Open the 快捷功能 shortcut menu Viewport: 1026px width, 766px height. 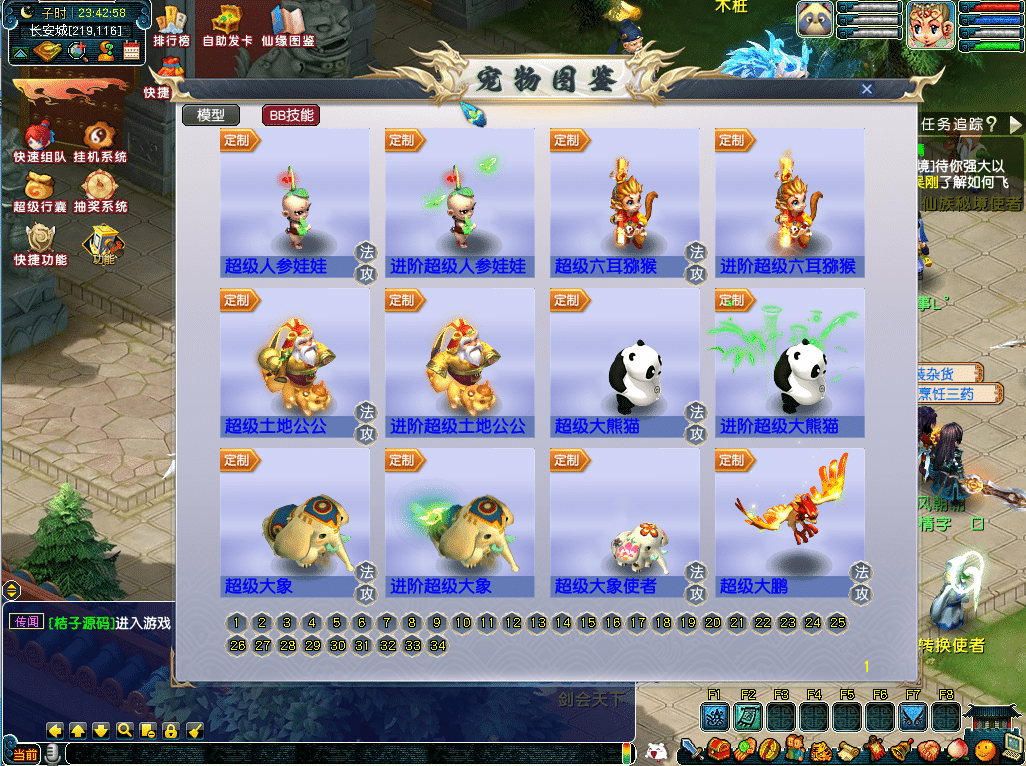40,243
